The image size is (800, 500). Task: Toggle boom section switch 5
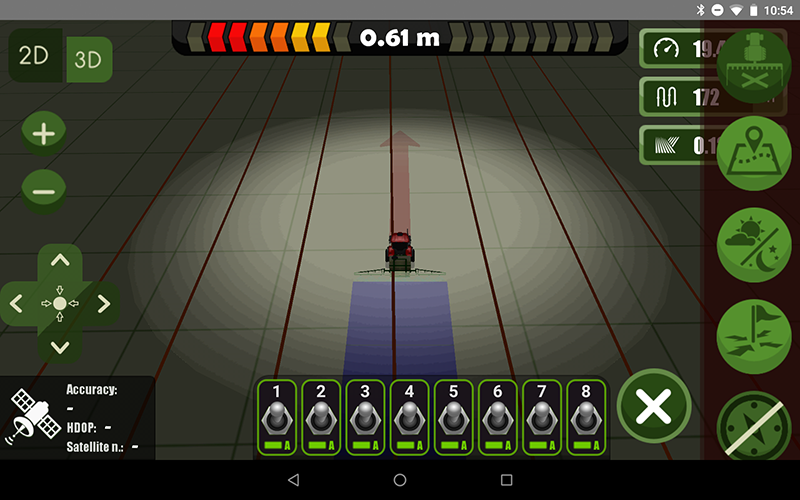(453, 417)
